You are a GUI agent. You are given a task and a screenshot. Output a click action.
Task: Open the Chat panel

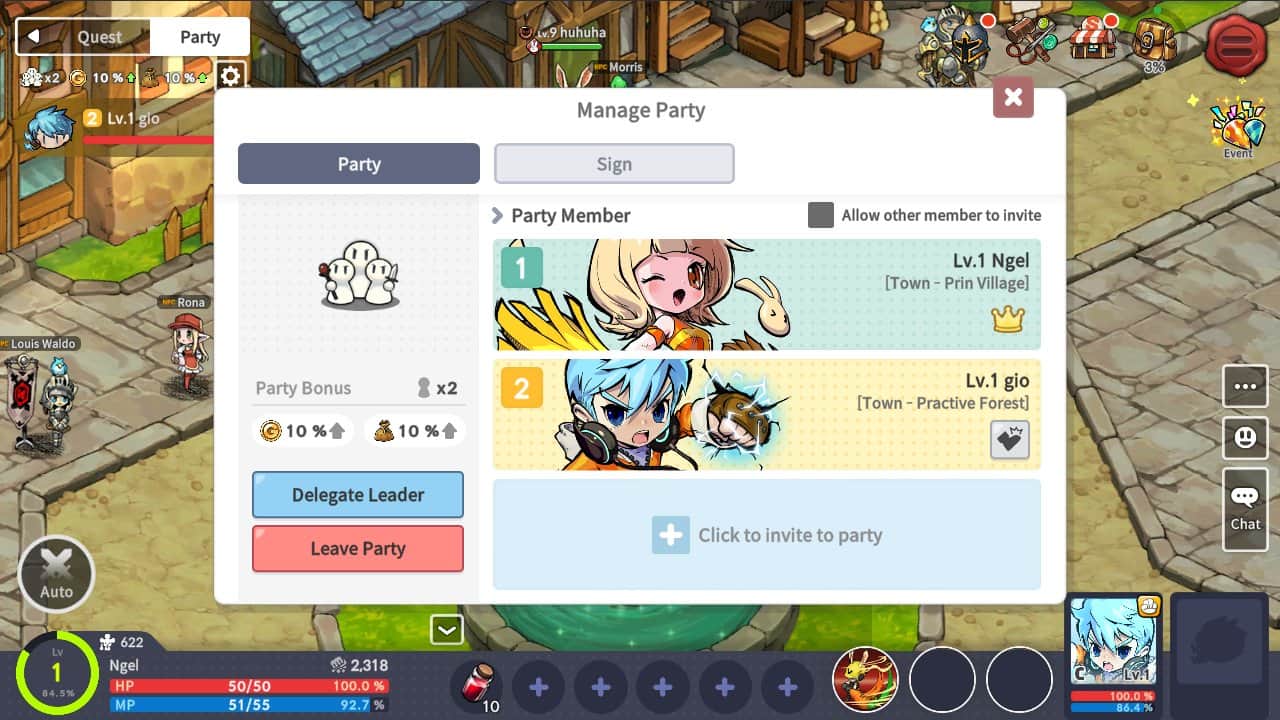1245,508
